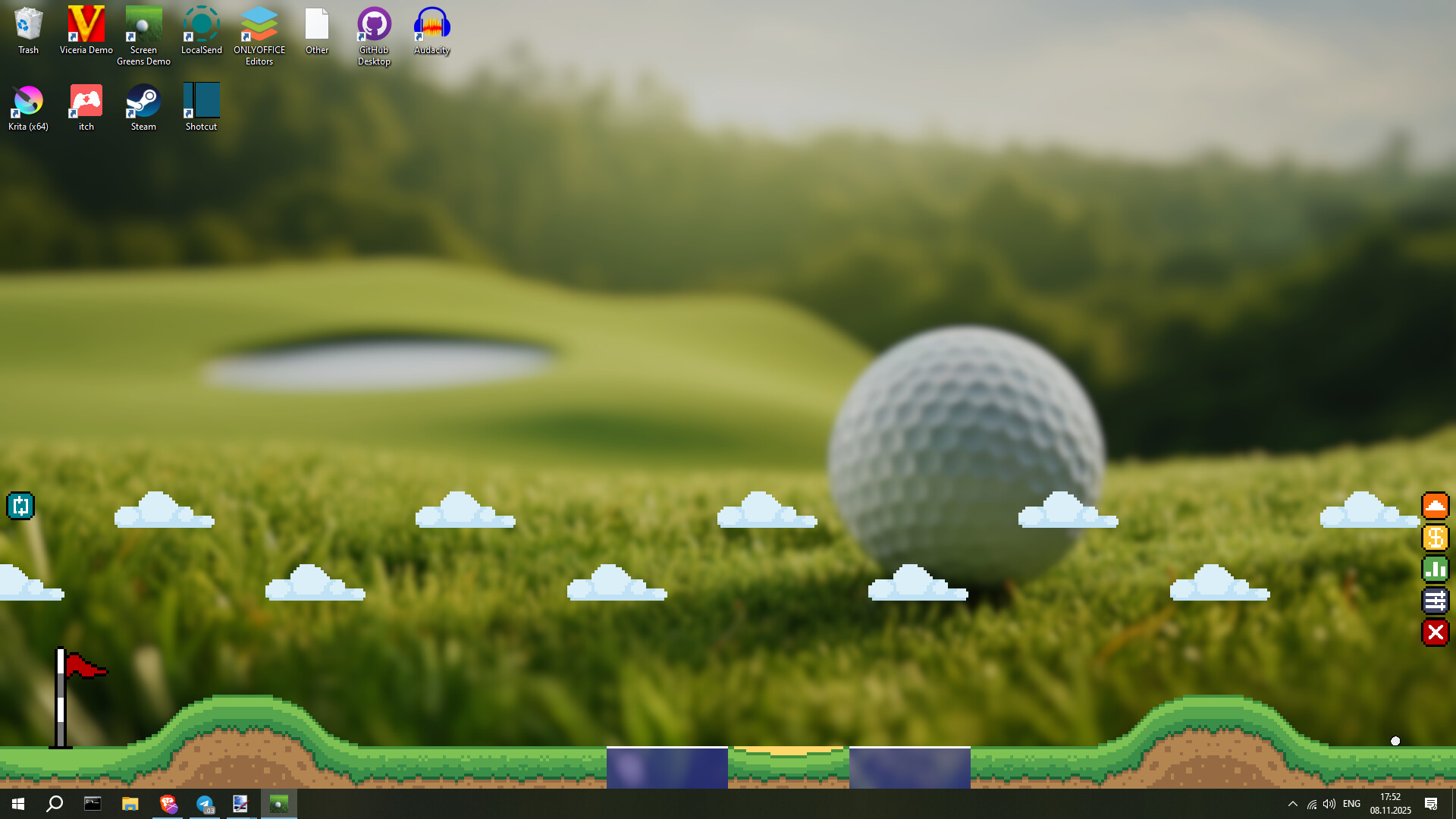
Task: Click the teal circular-arrows icon near left edge
Action: pos(20,506)
